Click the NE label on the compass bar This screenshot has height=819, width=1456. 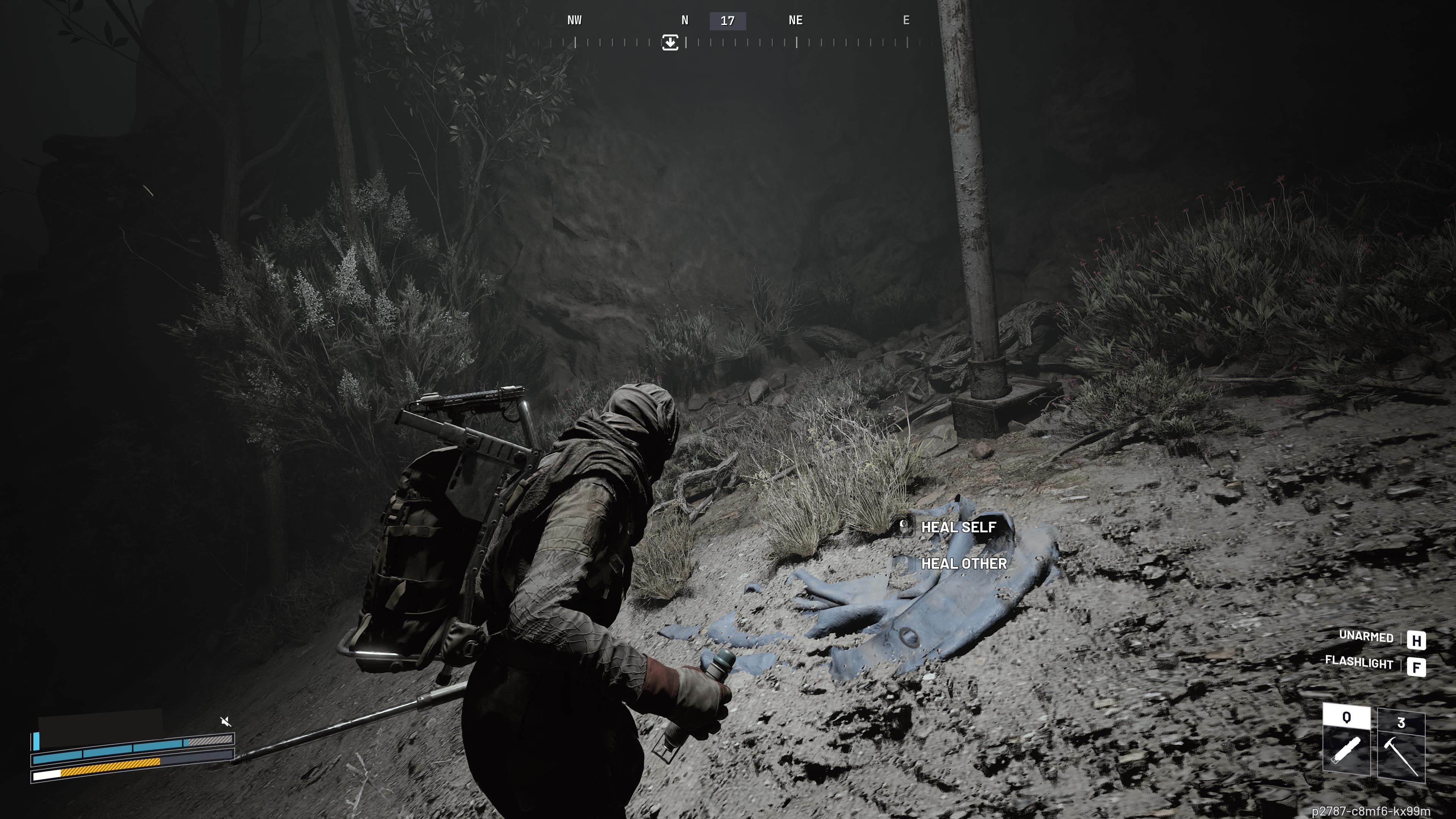[795, 20]
